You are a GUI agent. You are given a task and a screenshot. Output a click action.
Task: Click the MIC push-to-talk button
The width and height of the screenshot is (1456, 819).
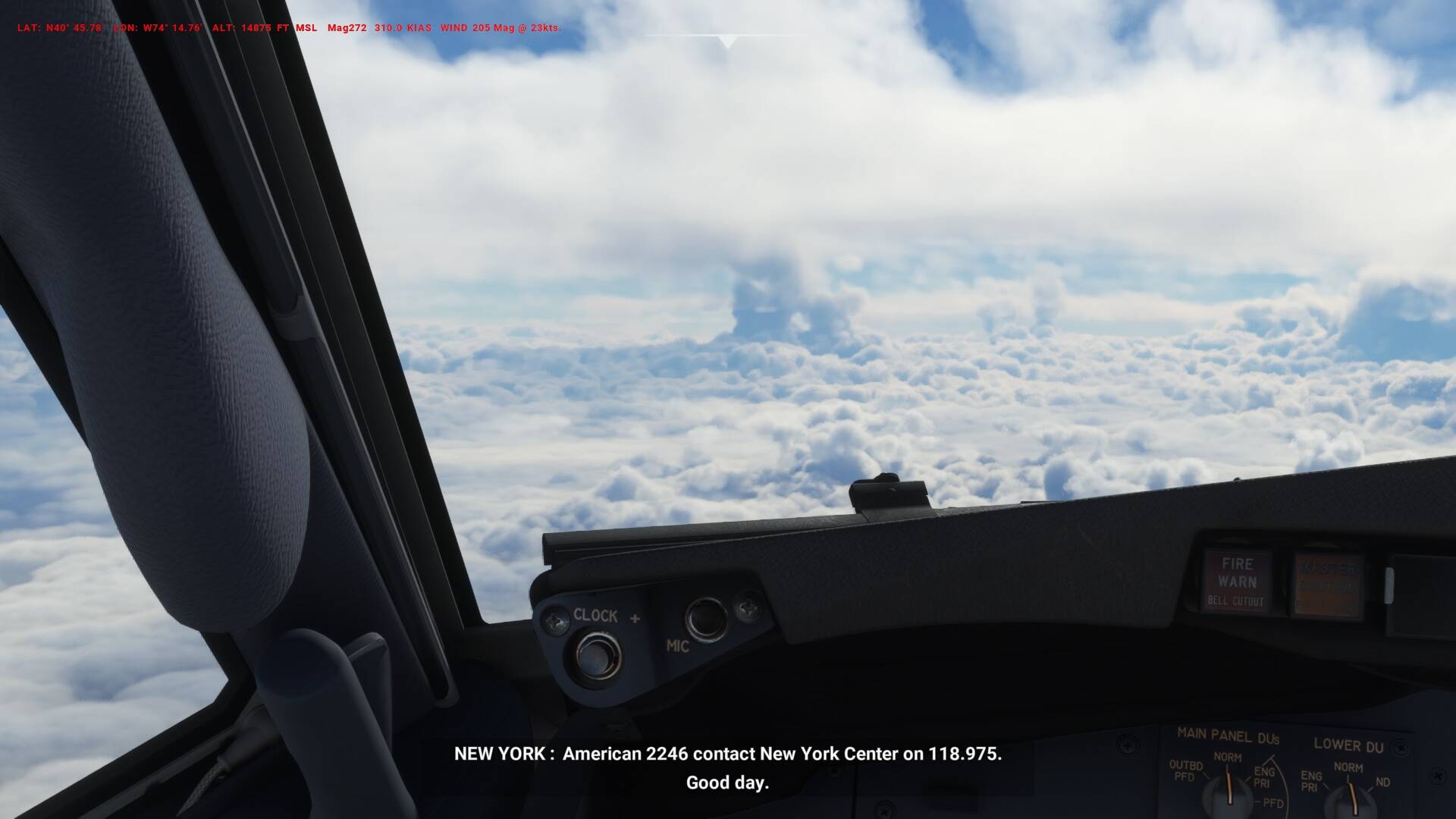(705, 618)
